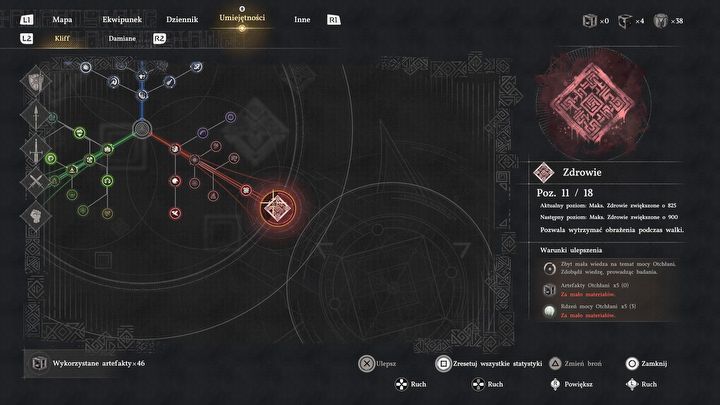This screenshot has height=405, width=720.
Task: Click the highlighted Zdrowie skill node
Action: pyautogui.click(x=277, y=207)
